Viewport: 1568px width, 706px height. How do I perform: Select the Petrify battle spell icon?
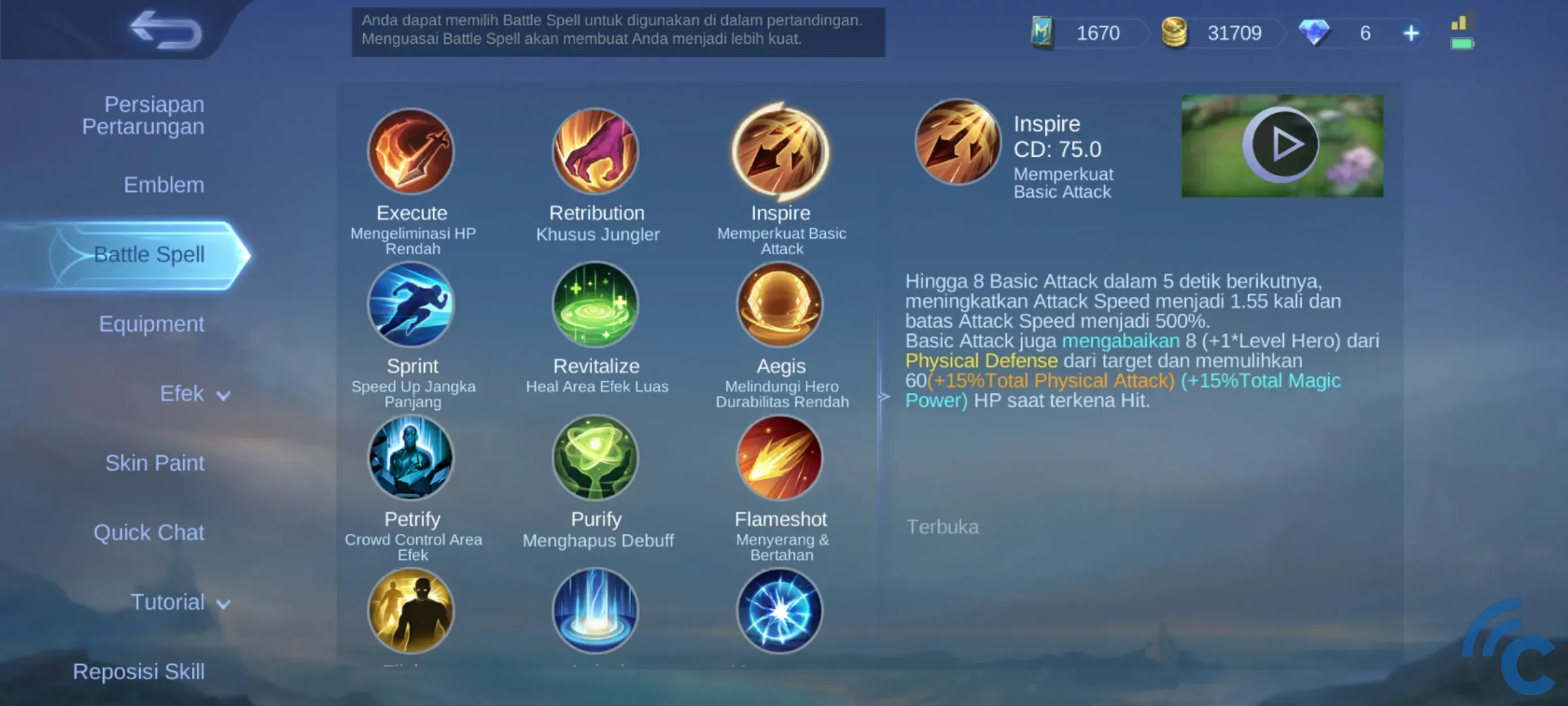pos(412,458)
